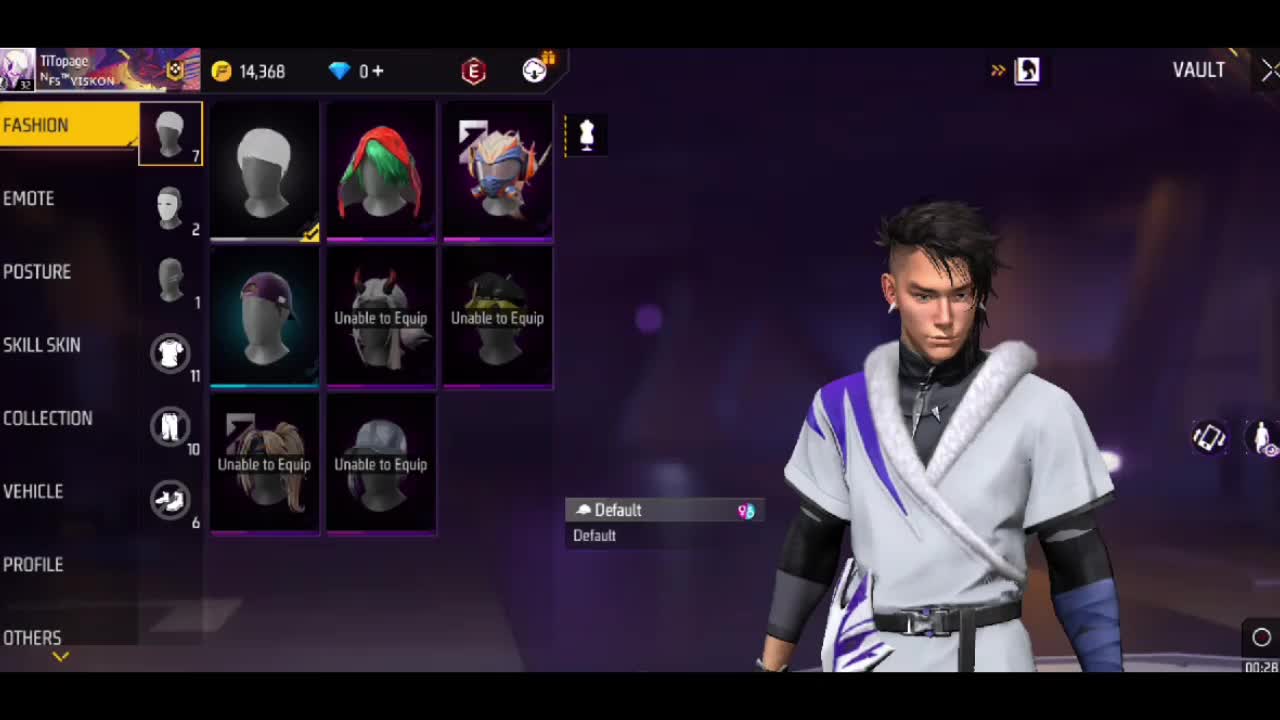Open the t-shirt tops subcategory
Image resolution: width=1280 pixels, height=720 pixels.
coord(170,353)
